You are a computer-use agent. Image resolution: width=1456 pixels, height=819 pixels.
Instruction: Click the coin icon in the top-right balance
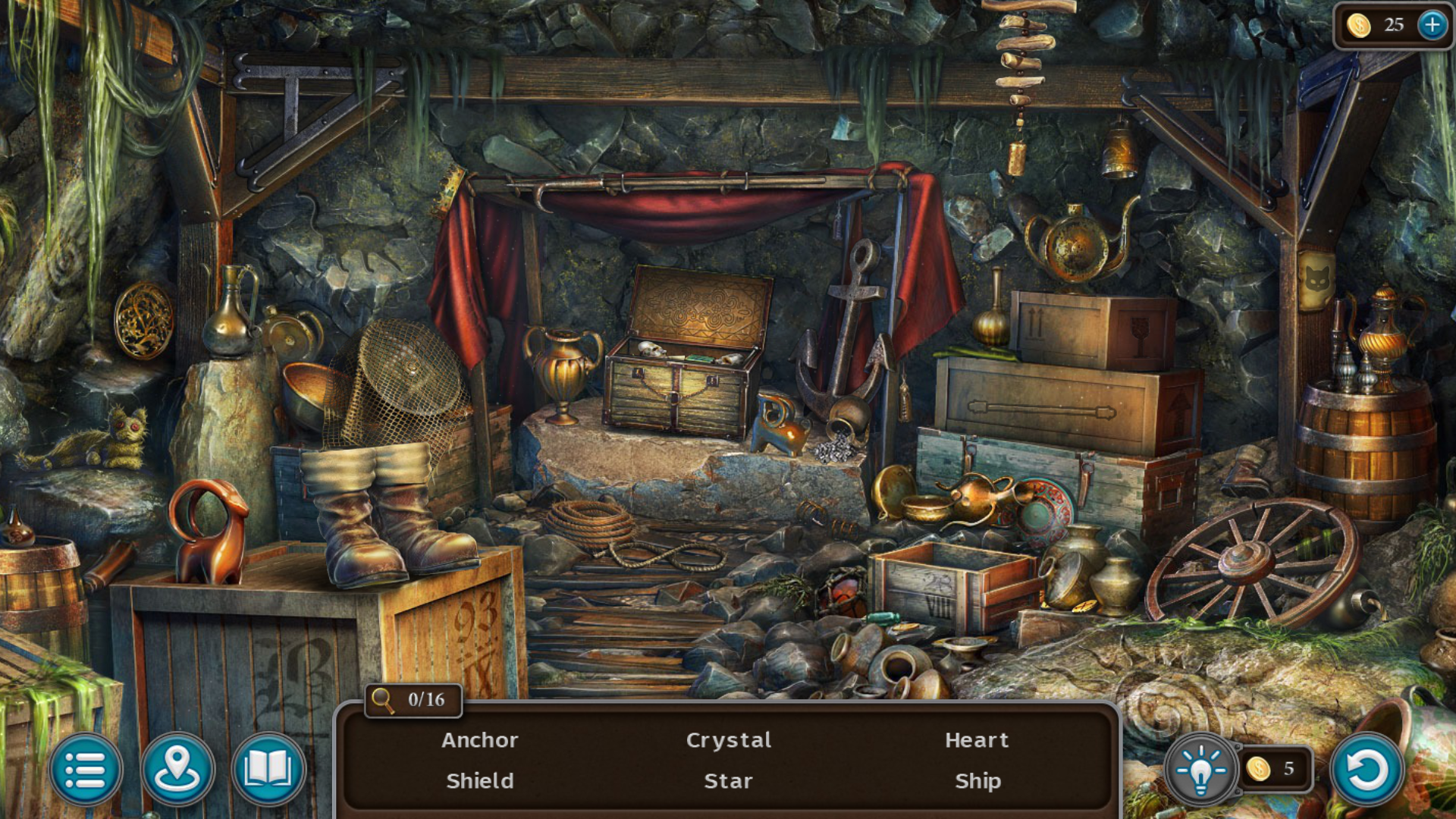pos(1359,24)
